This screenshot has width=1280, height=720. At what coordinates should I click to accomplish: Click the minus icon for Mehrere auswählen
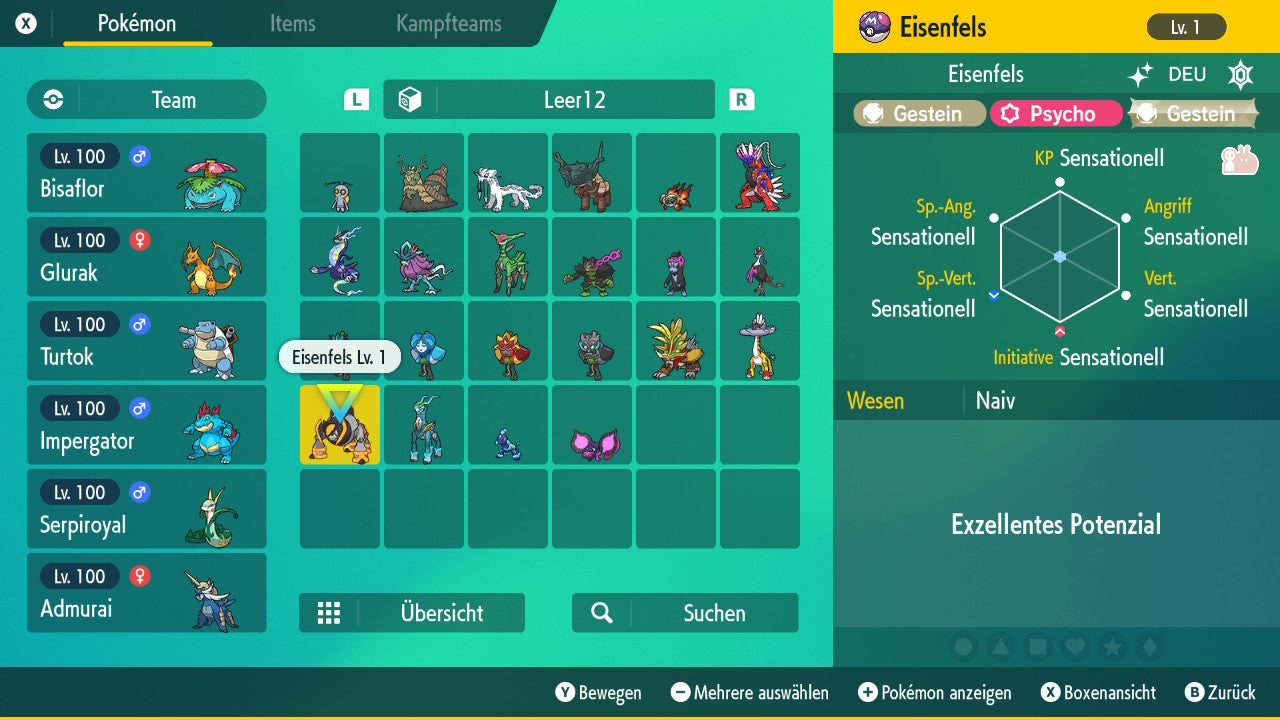(x=682, y=692)
